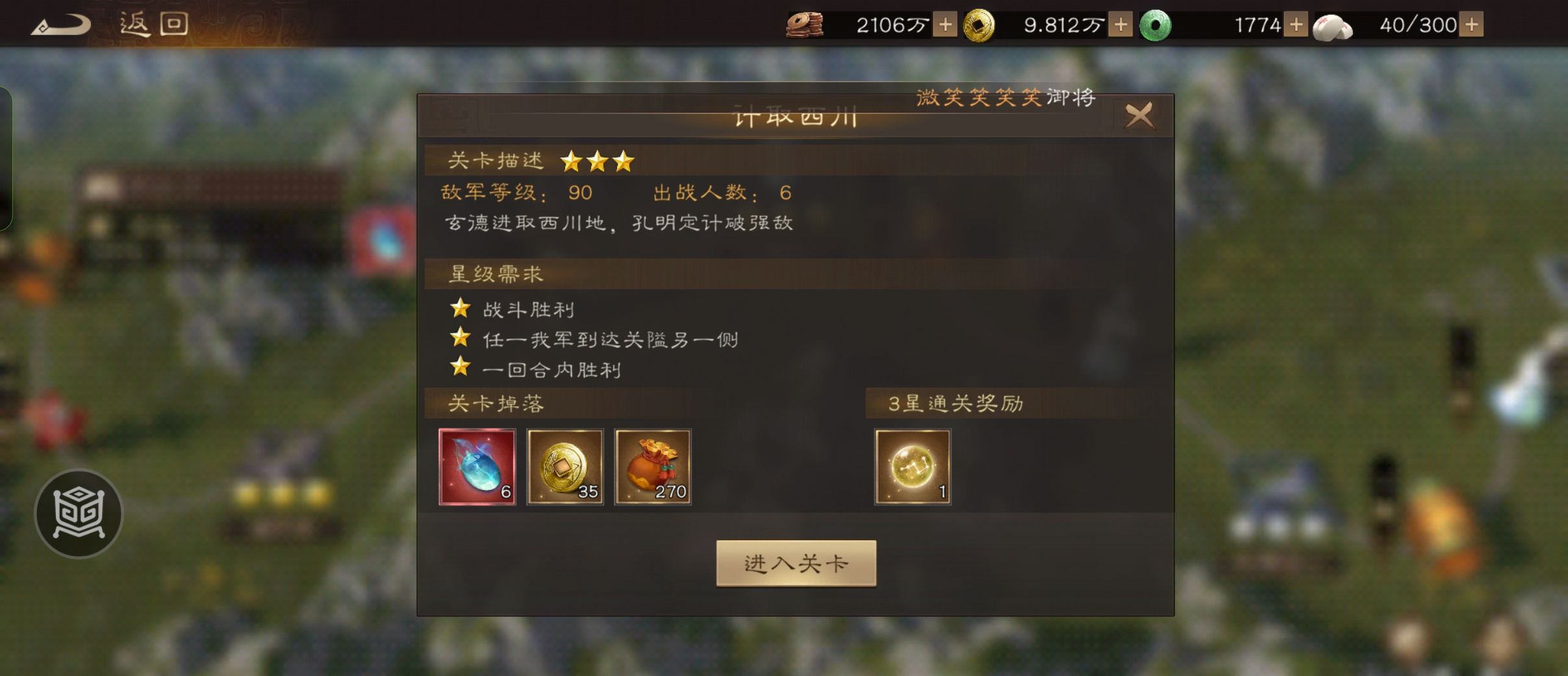The width and height of the screenshot is (1568, 676).
Task: Close the 计取西川 stage dialog
Action: point(1141,114)
